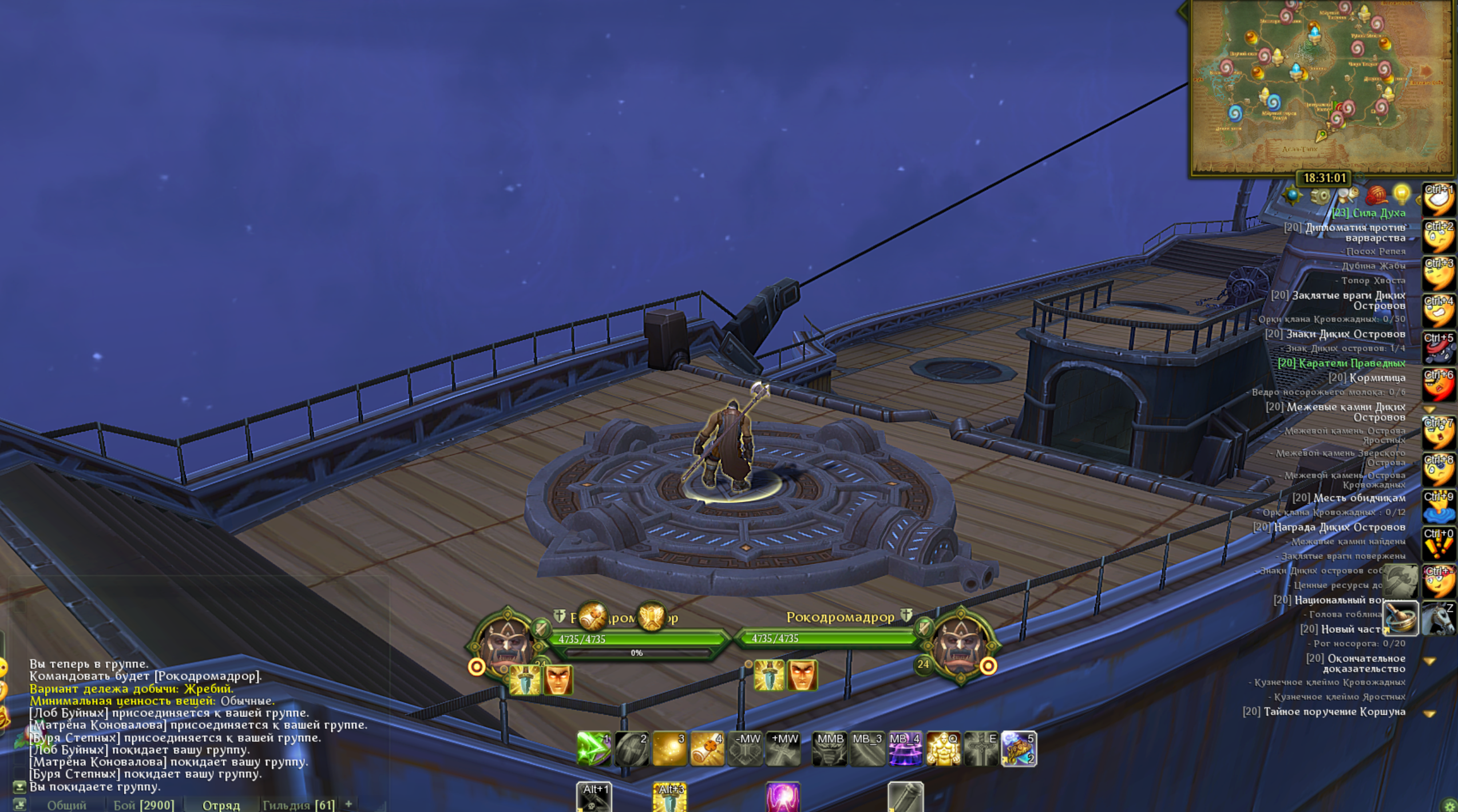
Task: Switch to the Общий chat tab
Action: point(66,805)
